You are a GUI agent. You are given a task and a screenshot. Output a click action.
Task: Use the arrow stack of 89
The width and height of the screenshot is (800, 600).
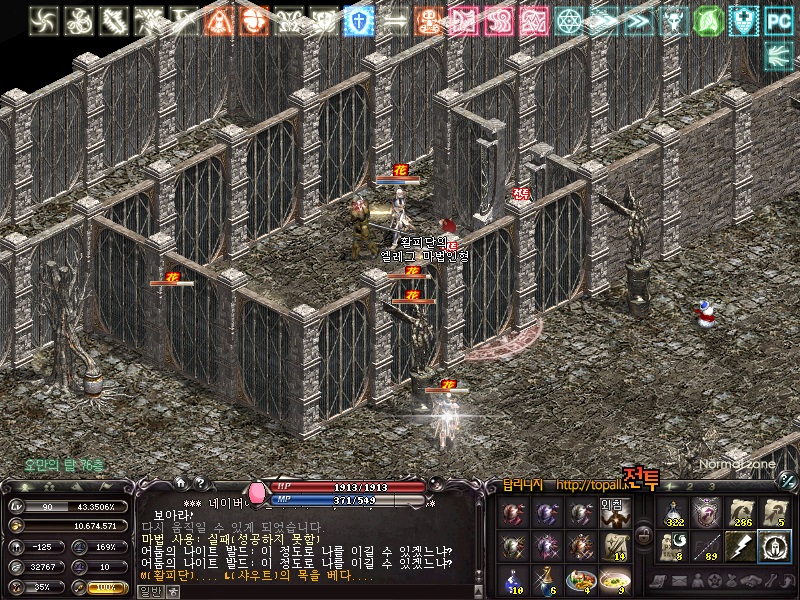click(x=708, y=545)
